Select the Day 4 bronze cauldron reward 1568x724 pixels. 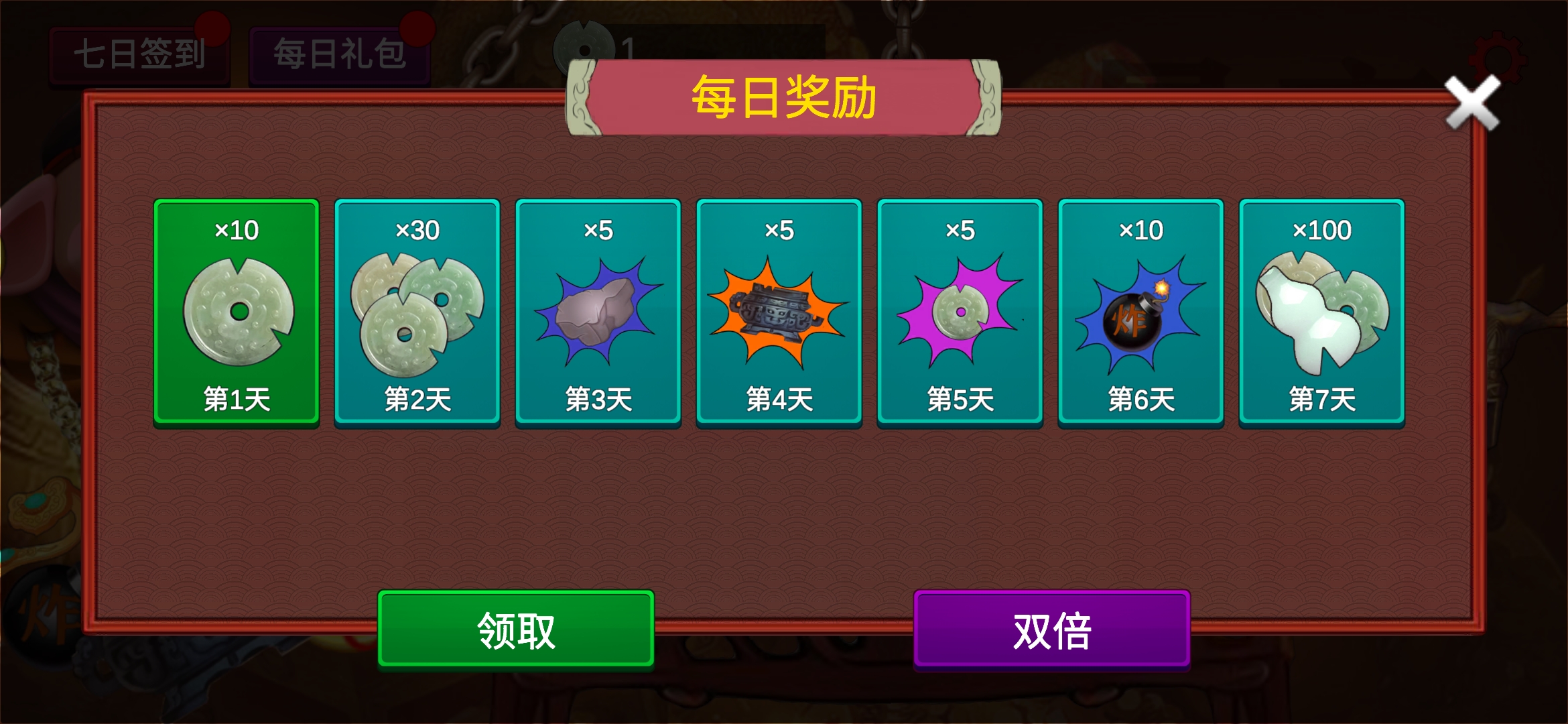pyautogui.click(x=779, y=312)
